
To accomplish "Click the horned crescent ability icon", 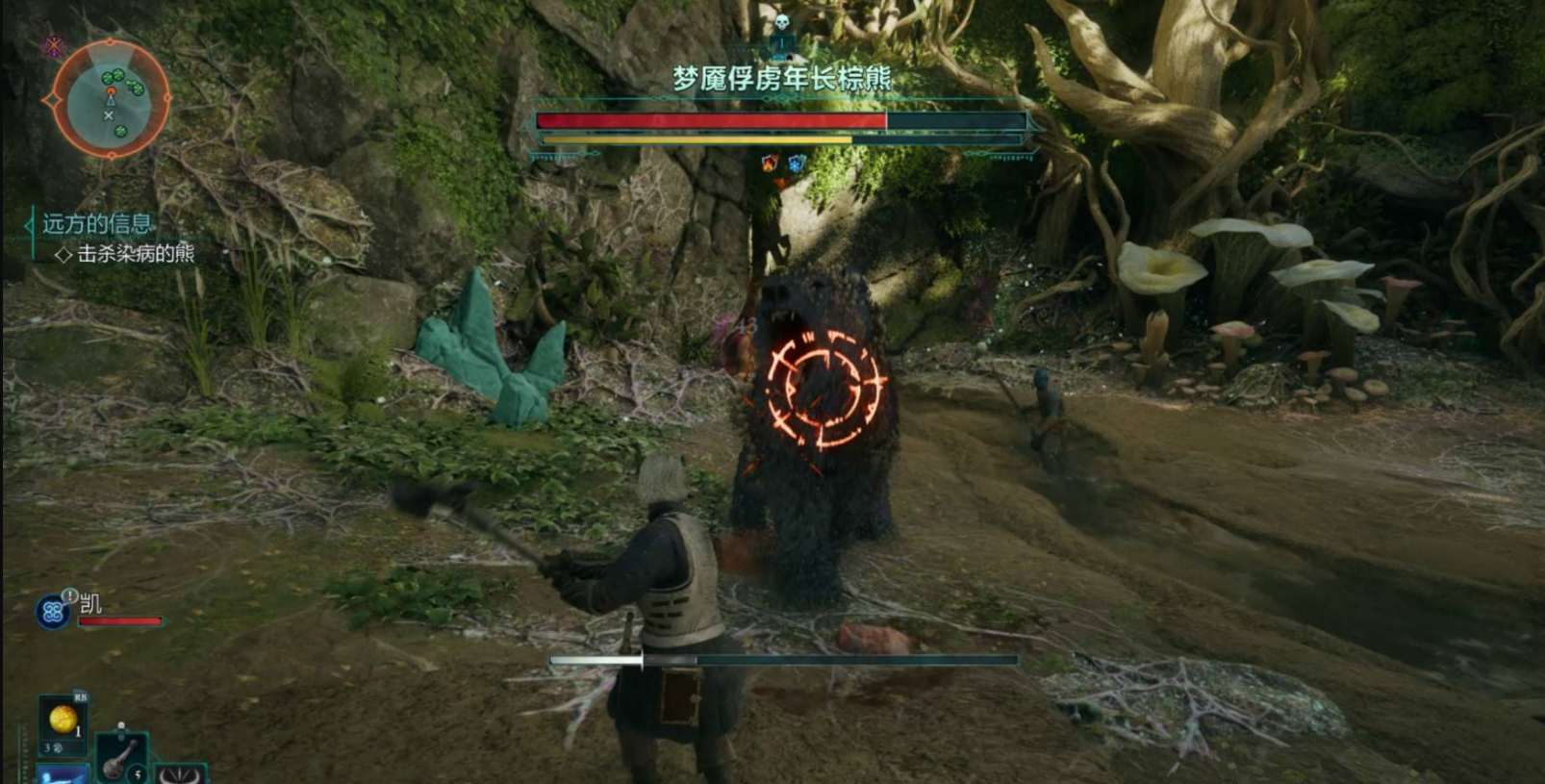I will pyautogui.click(x=181, y=773).
